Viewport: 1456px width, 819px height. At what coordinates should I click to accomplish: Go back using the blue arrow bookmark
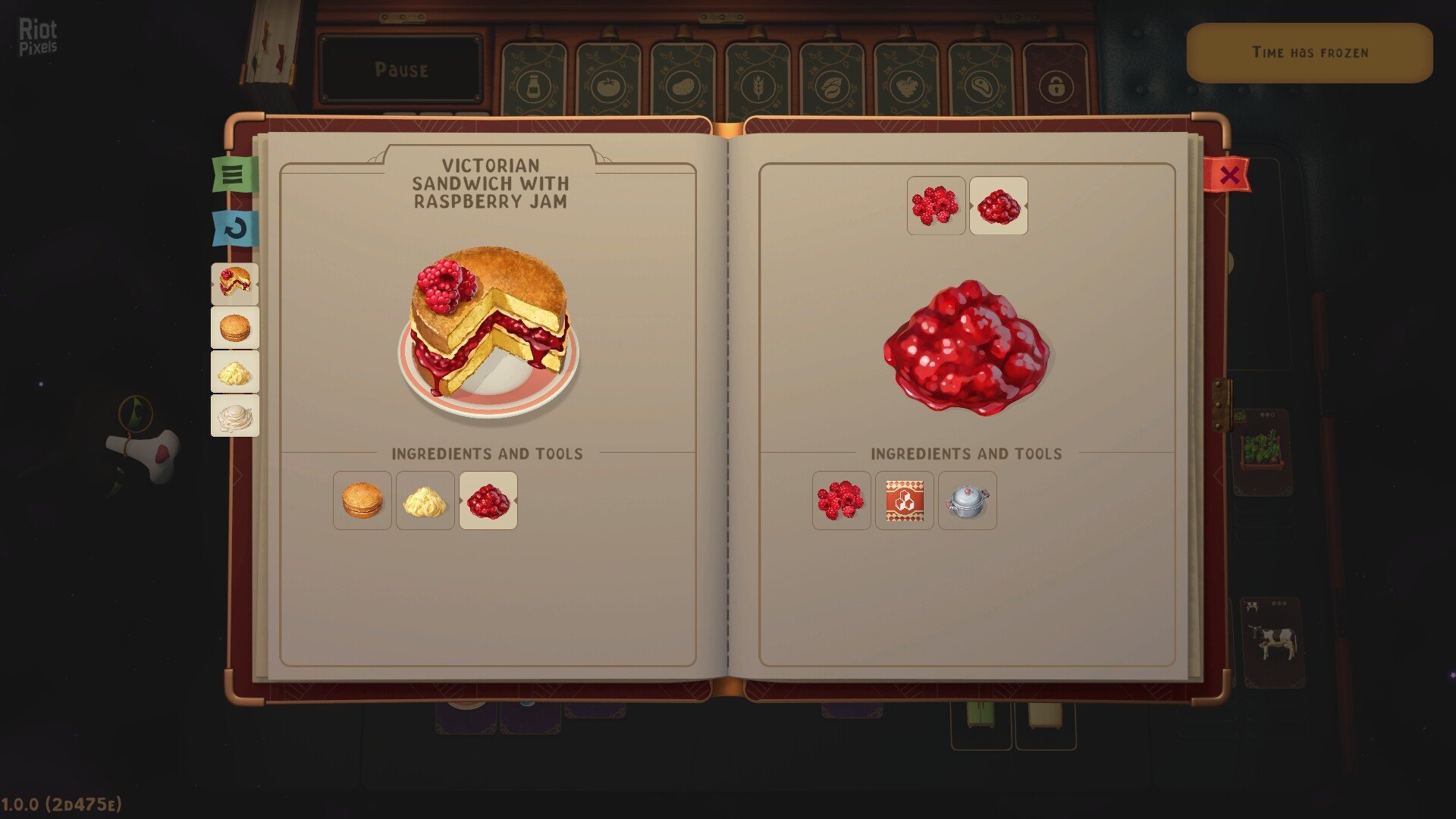point(235,228)
